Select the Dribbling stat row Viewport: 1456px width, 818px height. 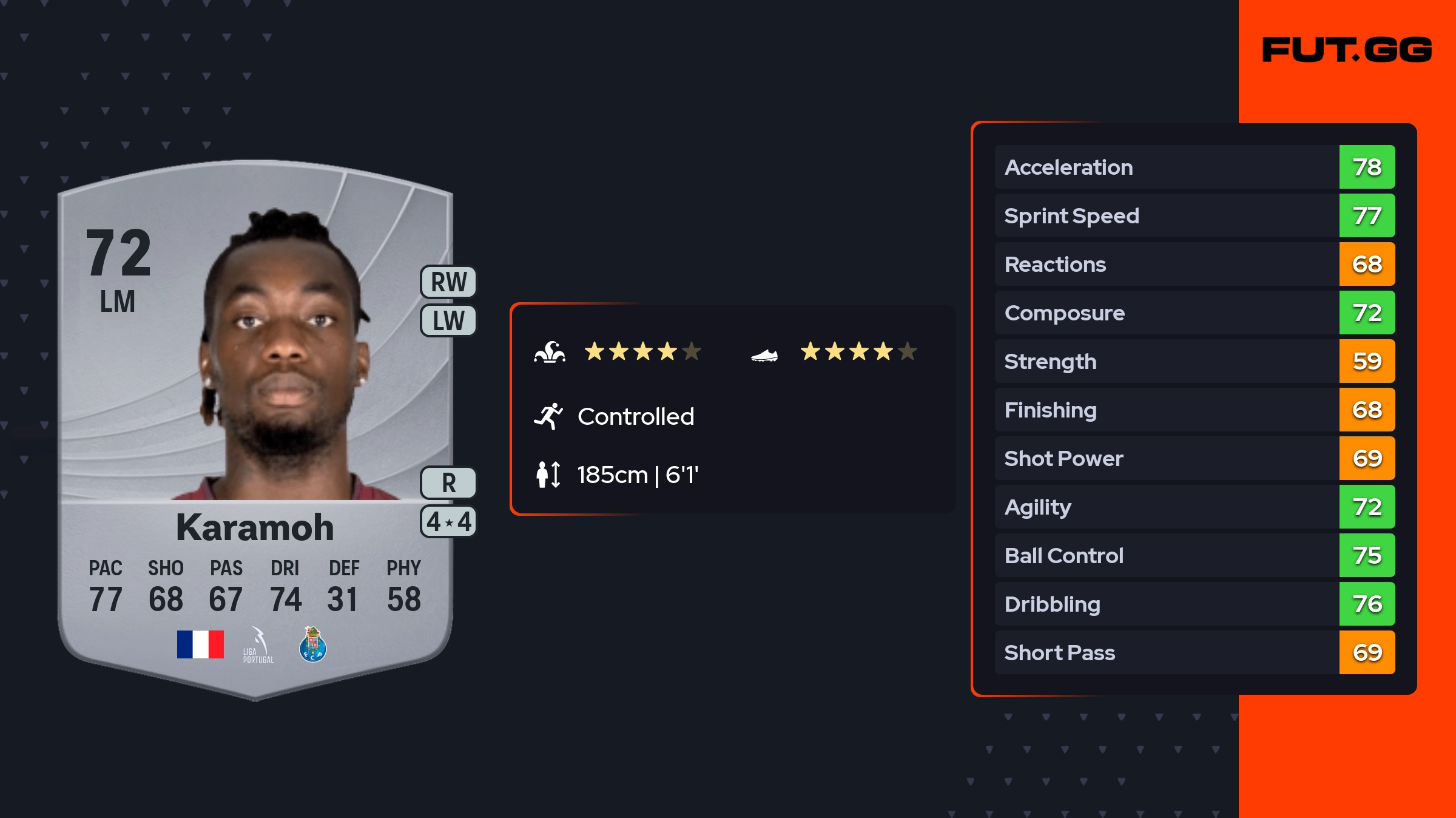pyautogui.click(x=1194, y=604)
